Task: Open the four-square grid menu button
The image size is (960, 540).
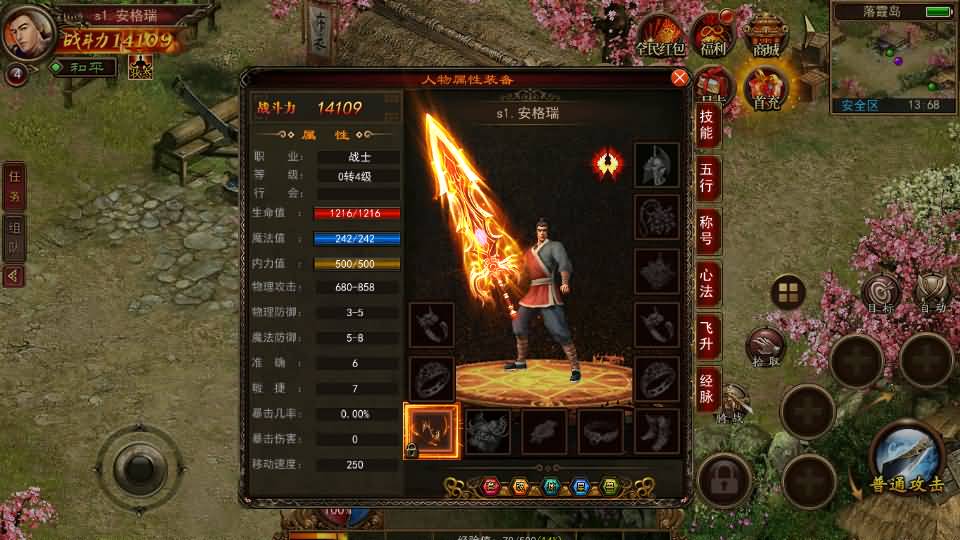Action: 788,292
